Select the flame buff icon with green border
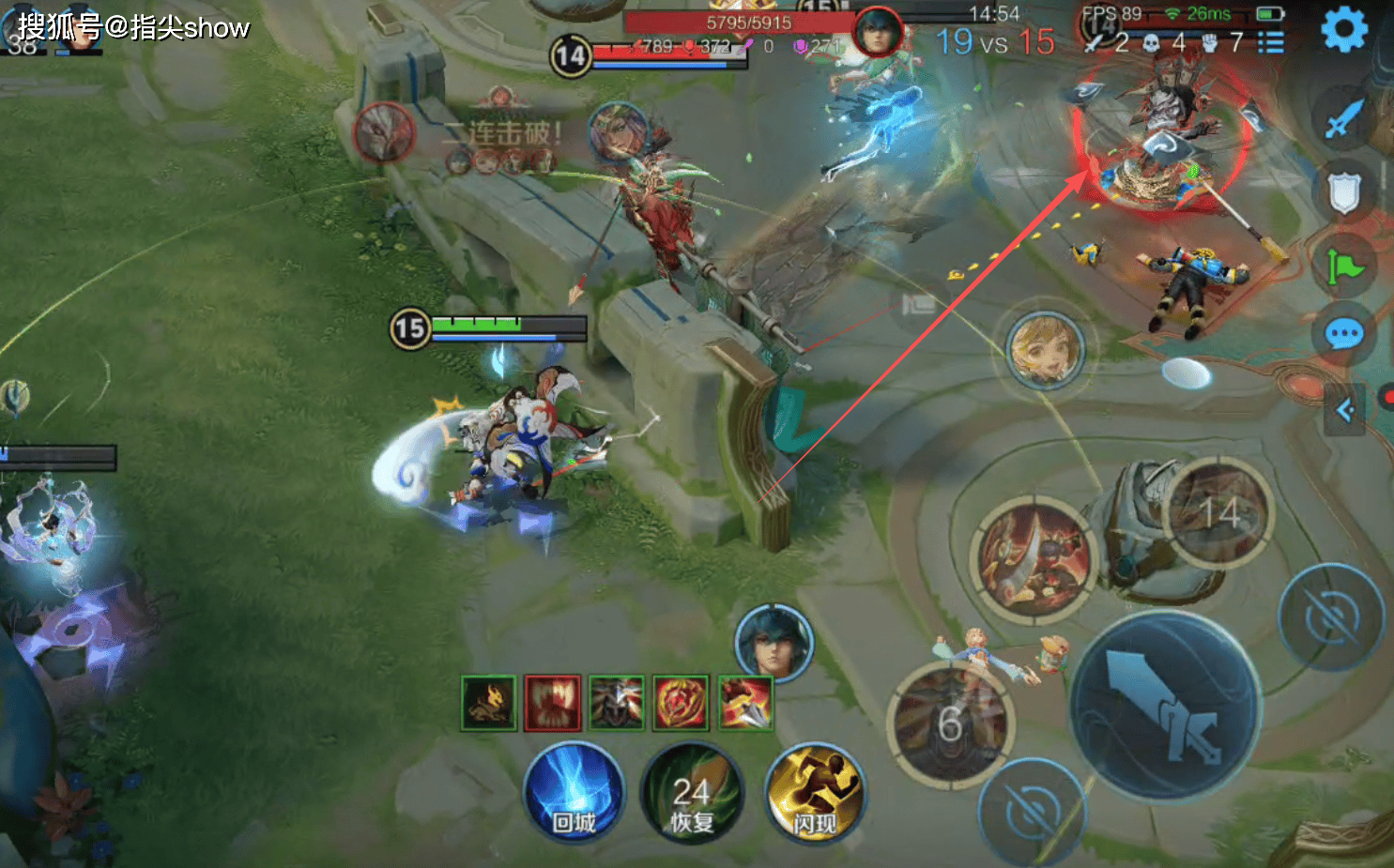This screenshot has height=868, width=1394. (489, 702)
